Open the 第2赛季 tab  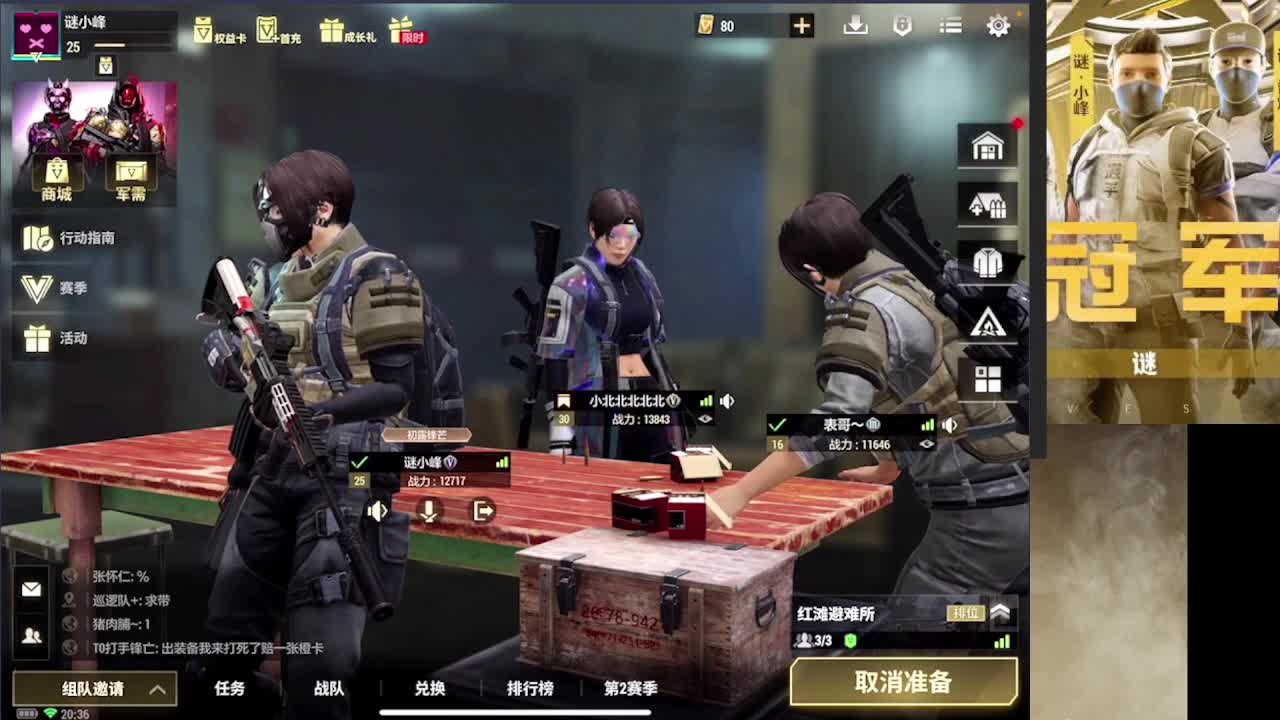click(630, 688)
